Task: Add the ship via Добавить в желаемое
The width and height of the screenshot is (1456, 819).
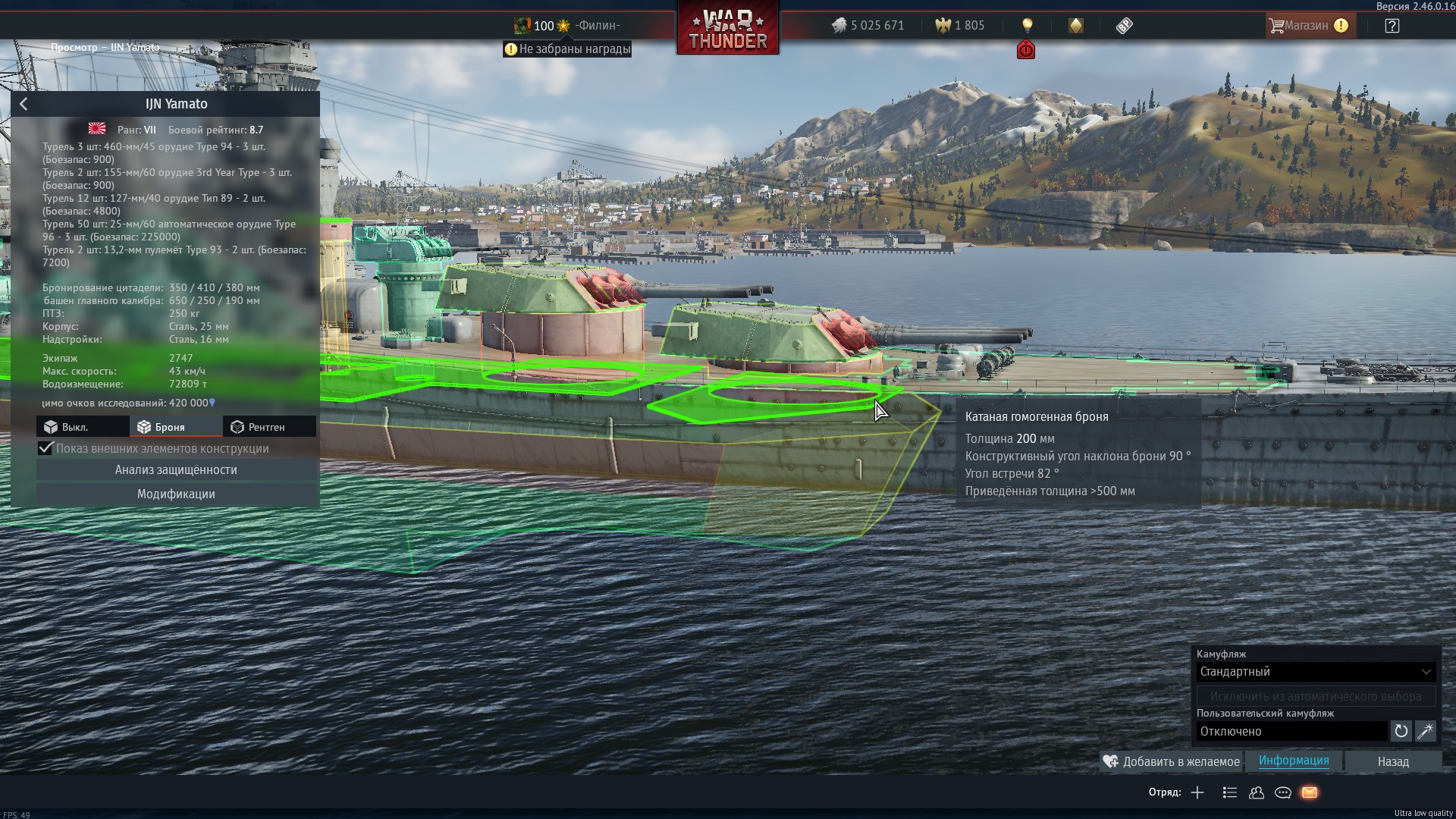Action: click(x=1172, y=761)
